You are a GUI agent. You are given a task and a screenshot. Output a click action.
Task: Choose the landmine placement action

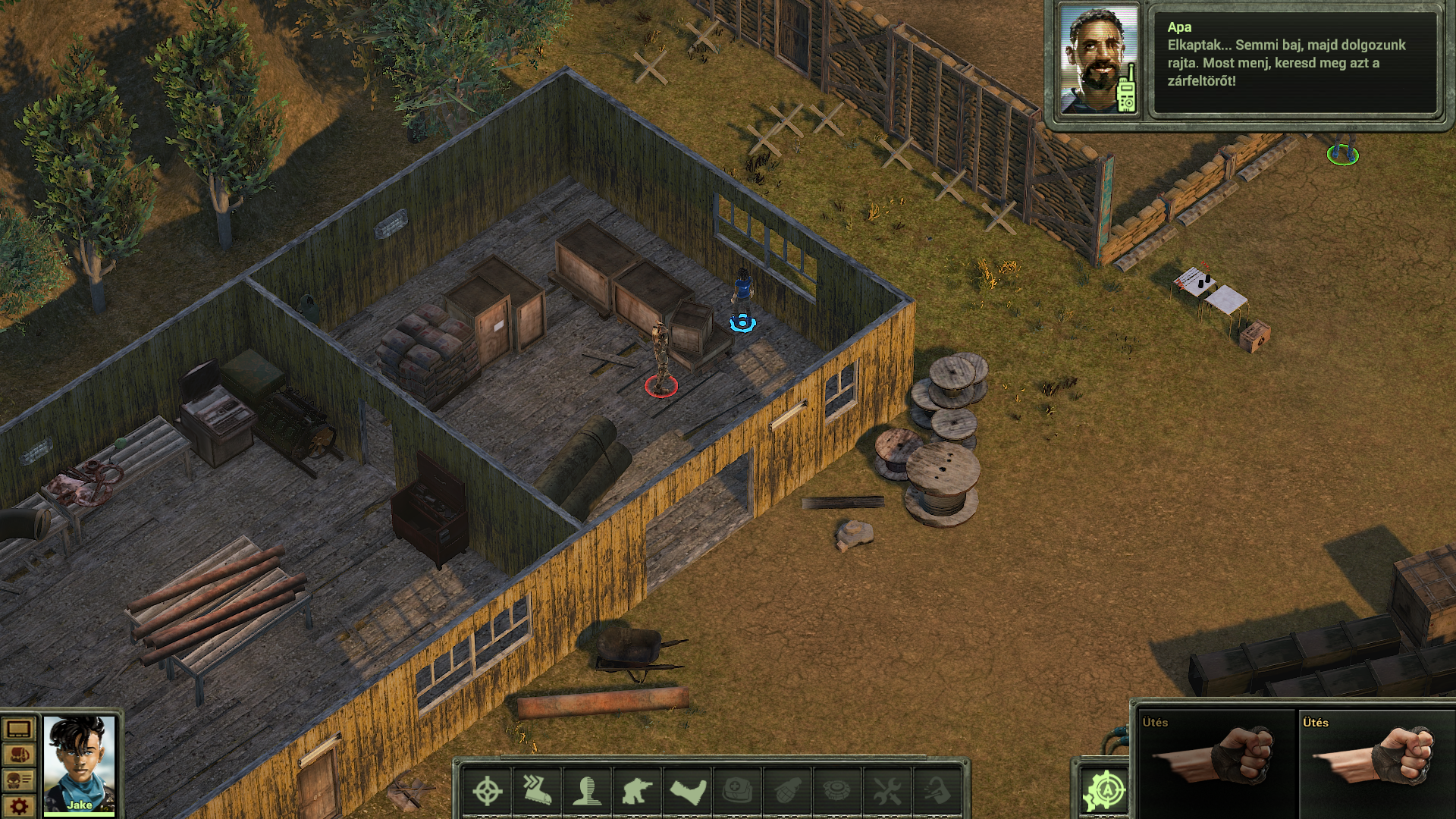pos(837,792)
